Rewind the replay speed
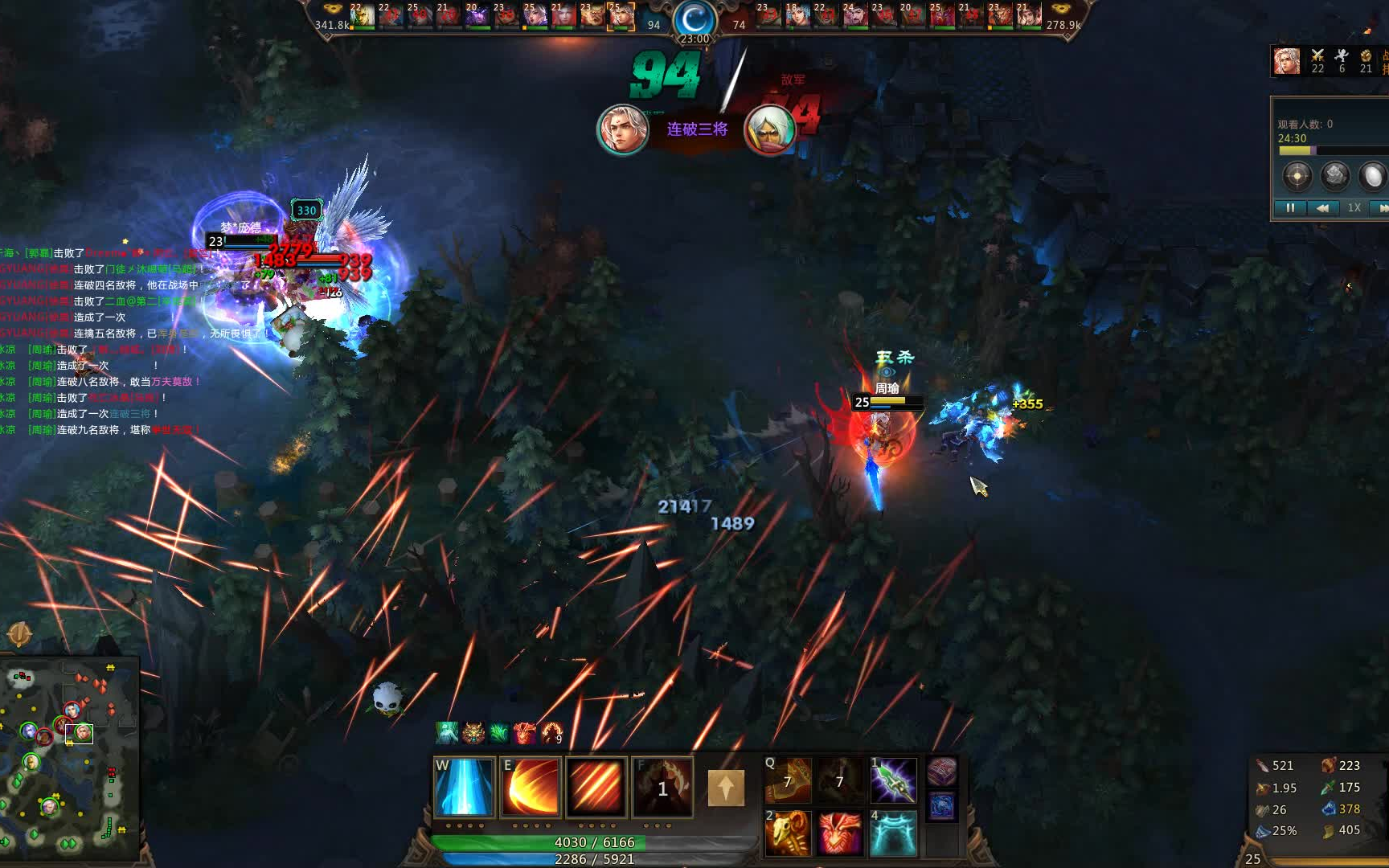Screen dimensions: 1389x868 pos(1322,207)
